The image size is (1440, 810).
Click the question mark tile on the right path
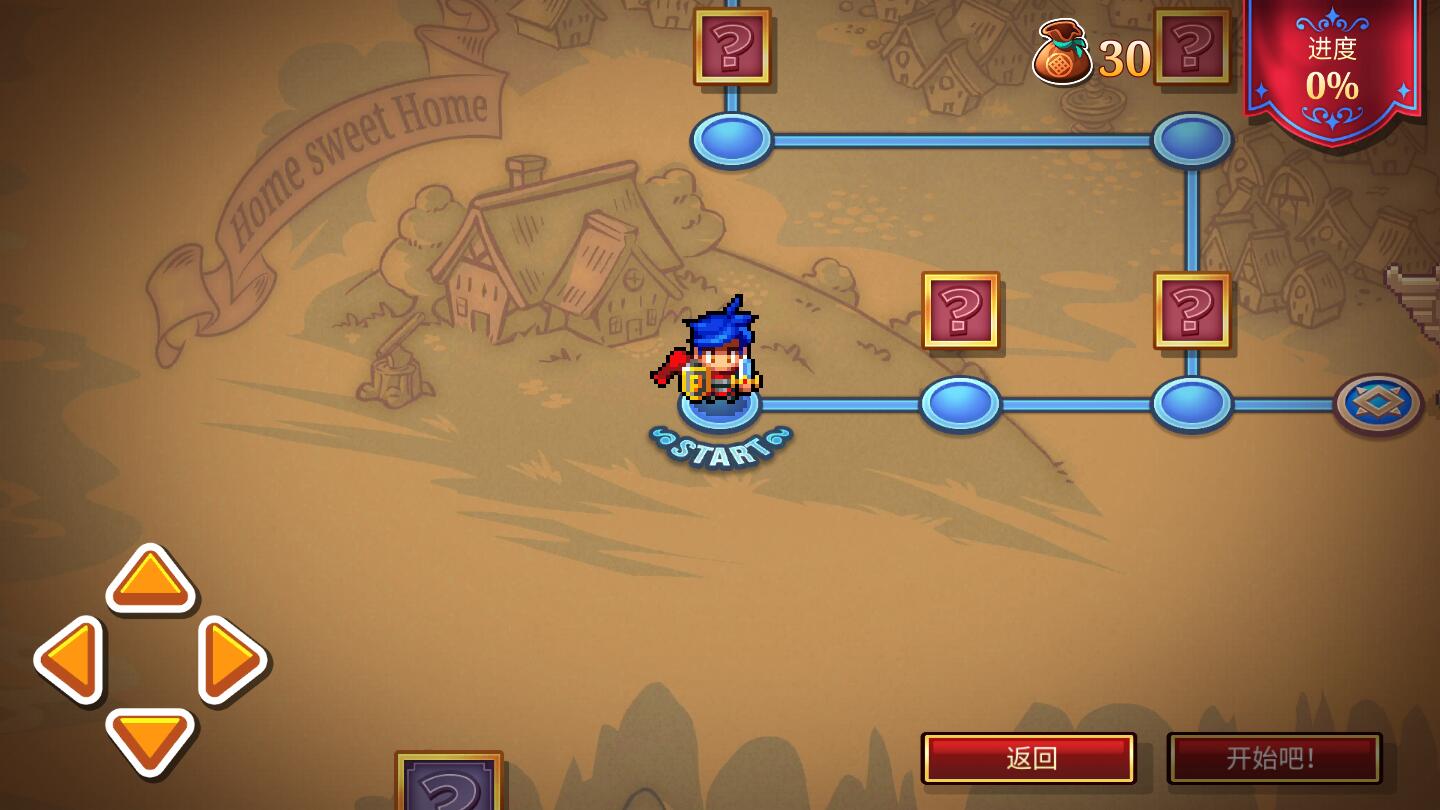pos(1190,311)
